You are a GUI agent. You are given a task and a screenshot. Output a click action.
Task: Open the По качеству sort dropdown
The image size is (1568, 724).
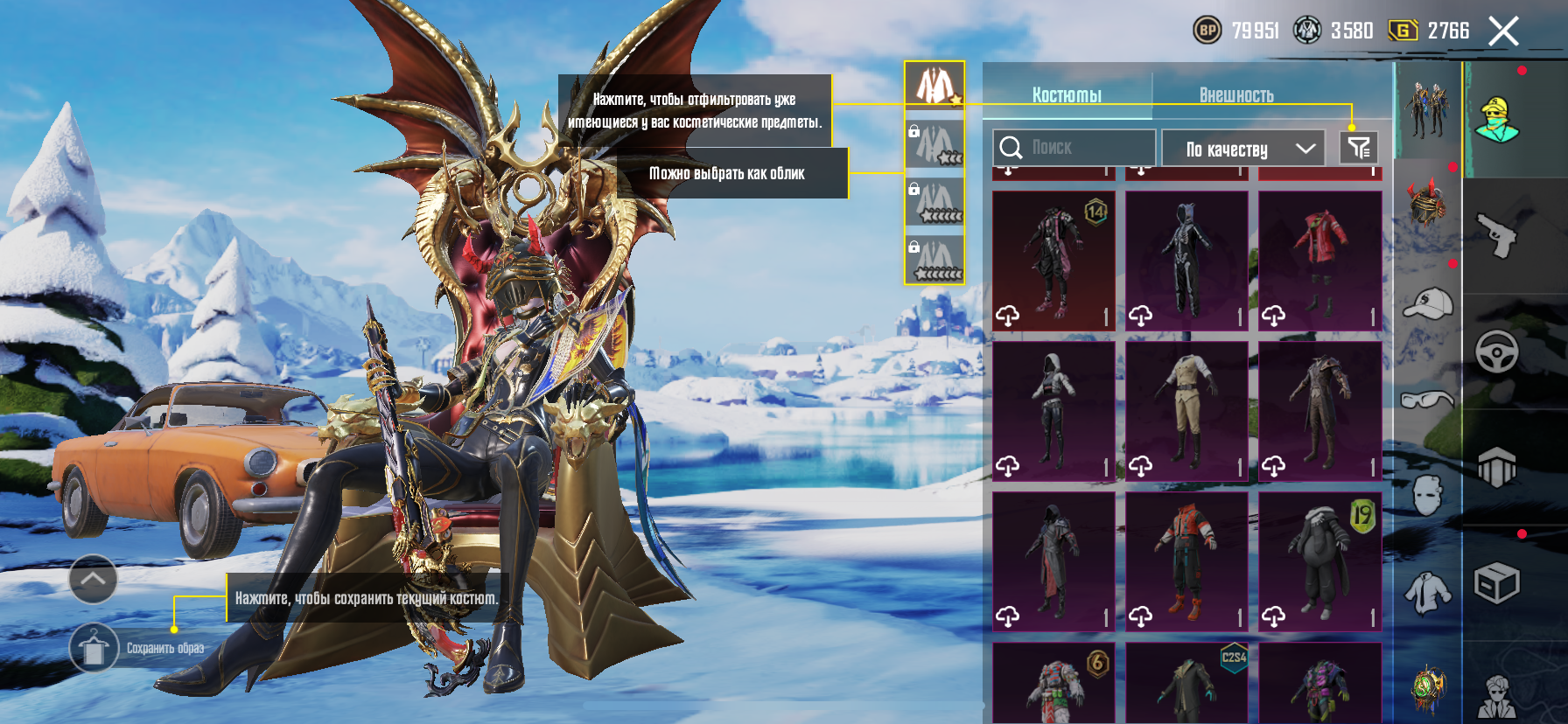click(x=1249, y=149)
